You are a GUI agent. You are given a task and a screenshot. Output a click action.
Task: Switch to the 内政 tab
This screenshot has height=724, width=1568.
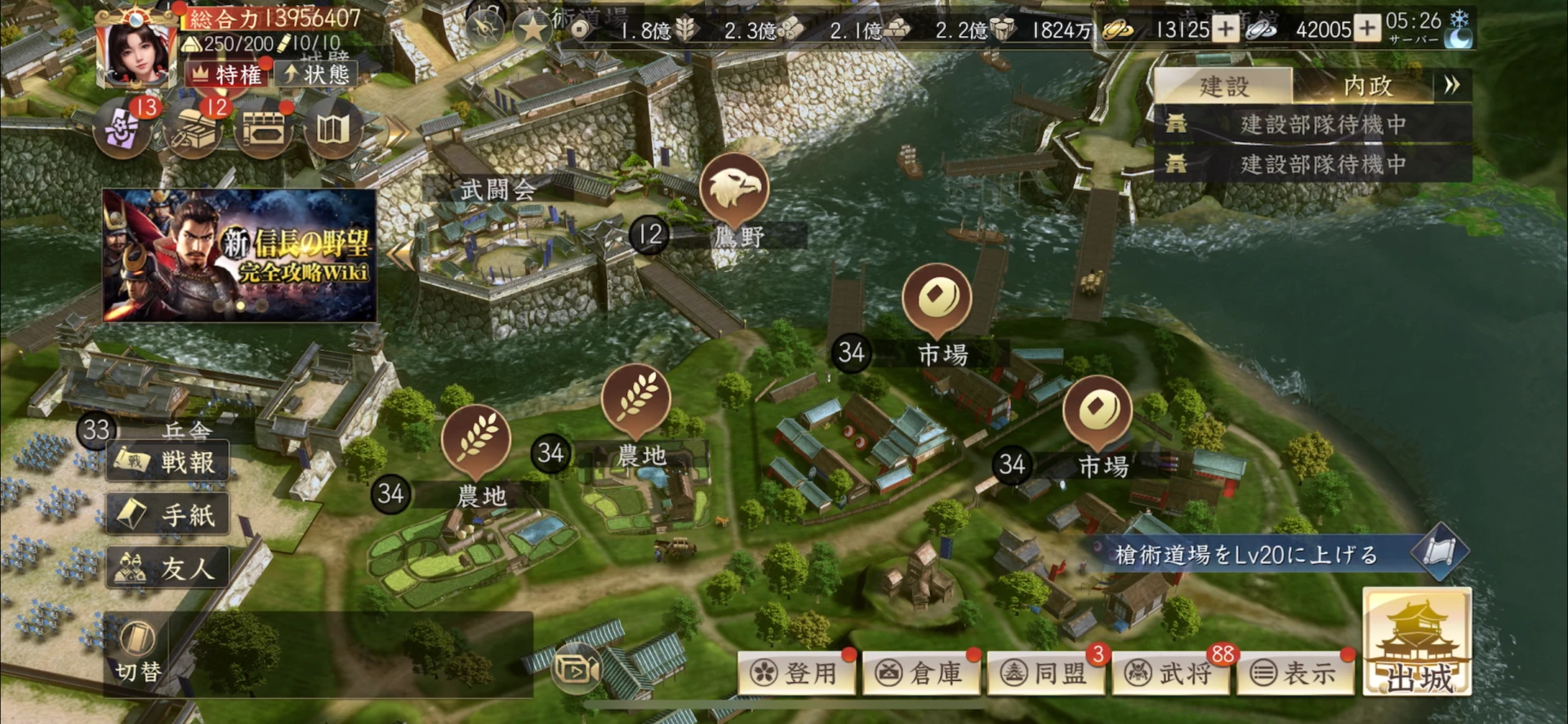(x=1367, y=86)
